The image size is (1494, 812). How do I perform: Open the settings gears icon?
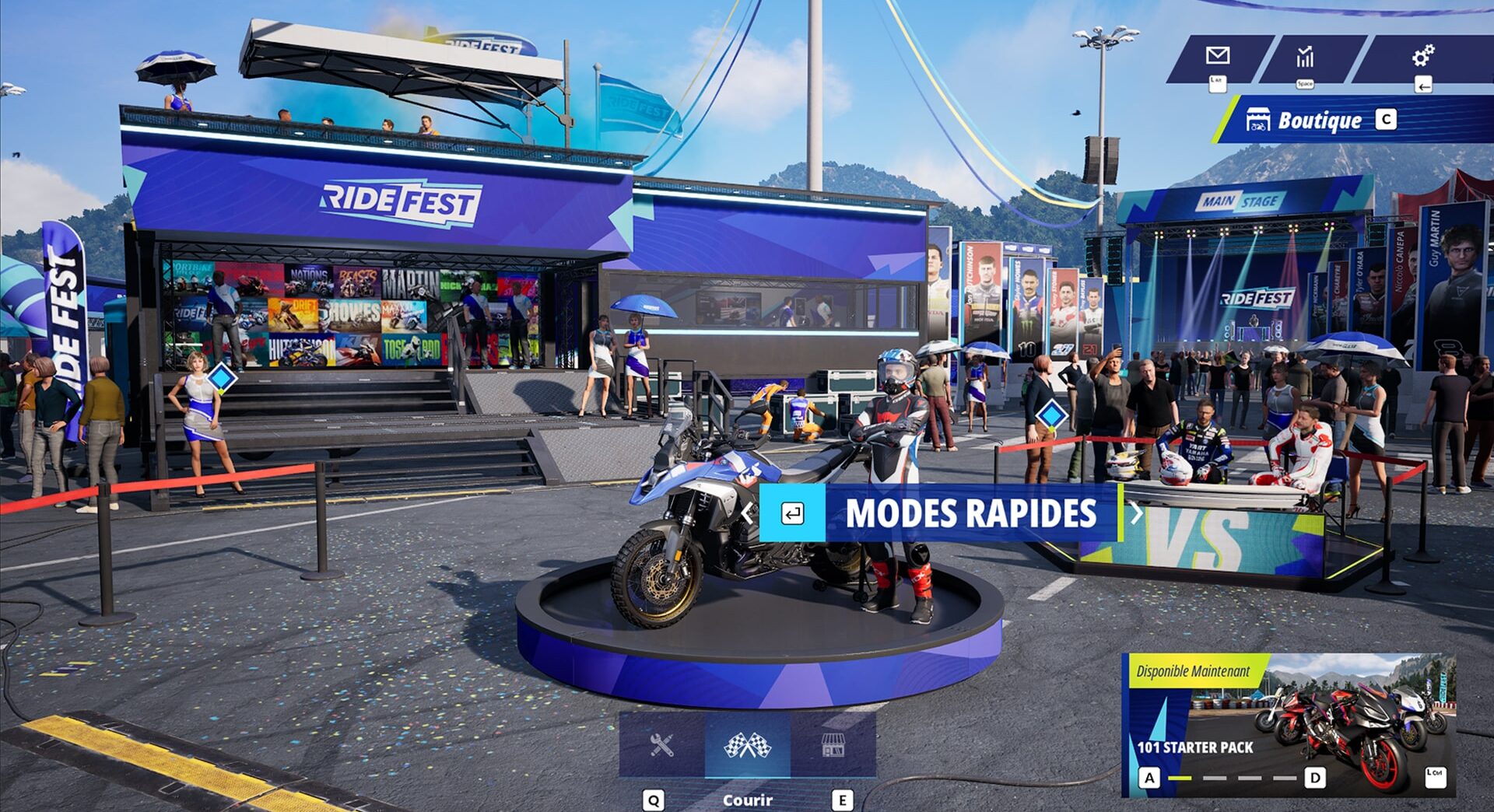1423,56
